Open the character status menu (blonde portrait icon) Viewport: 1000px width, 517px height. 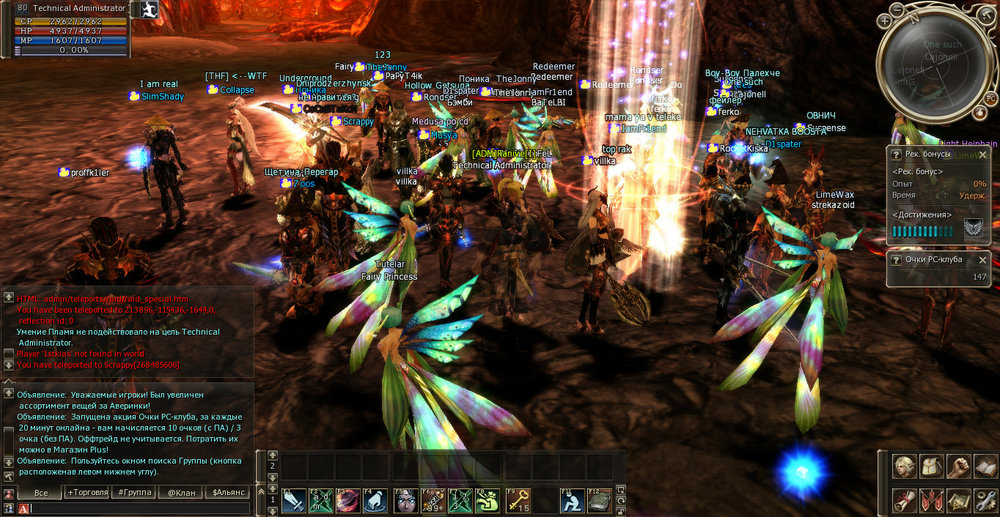click(905, 467)
